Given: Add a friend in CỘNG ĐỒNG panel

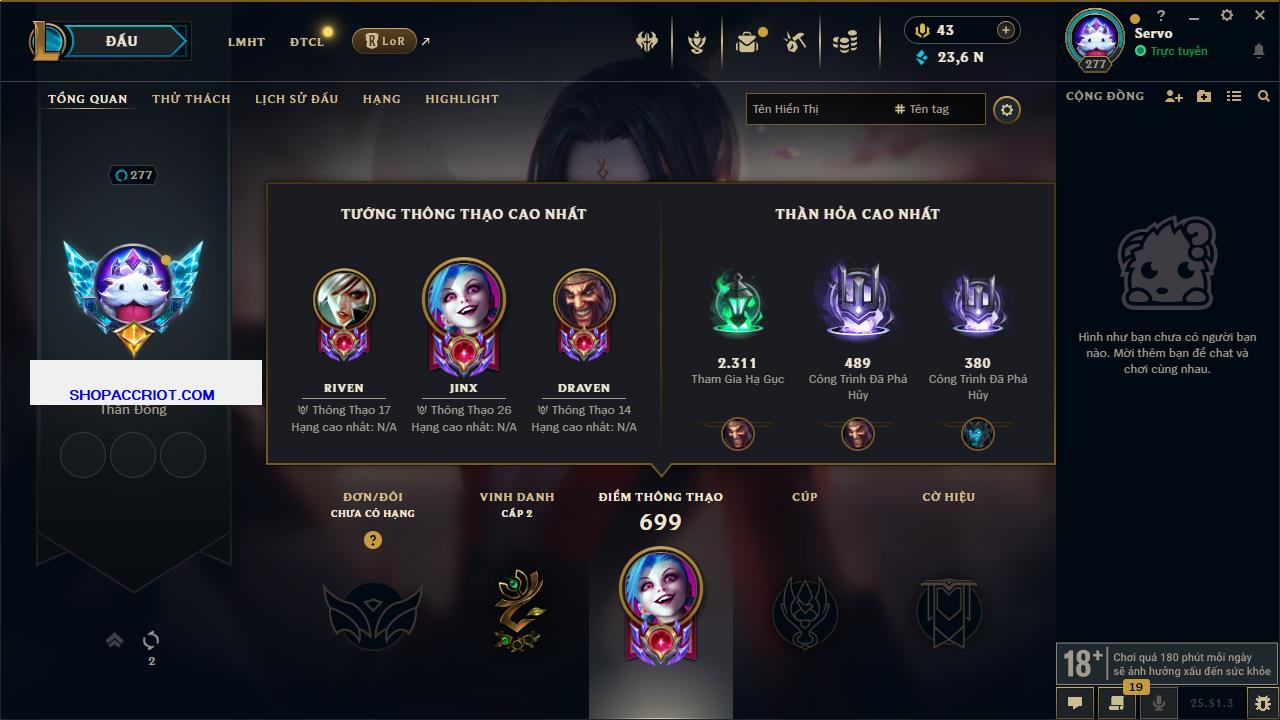Looking at the screenshot, I should click(1173, 96).
